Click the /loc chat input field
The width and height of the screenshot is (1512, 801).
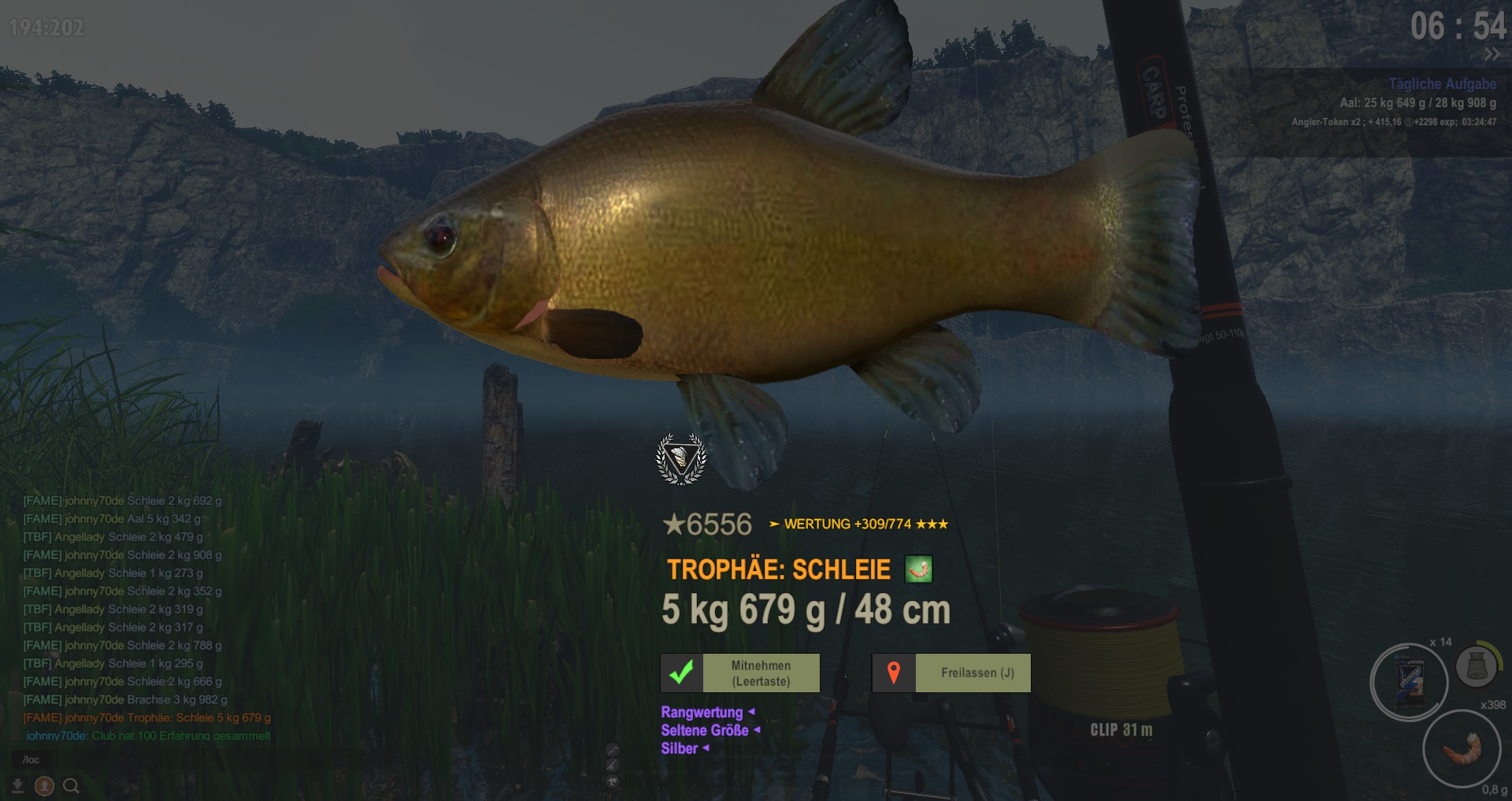pyautogui.click(x=118, y=760)
